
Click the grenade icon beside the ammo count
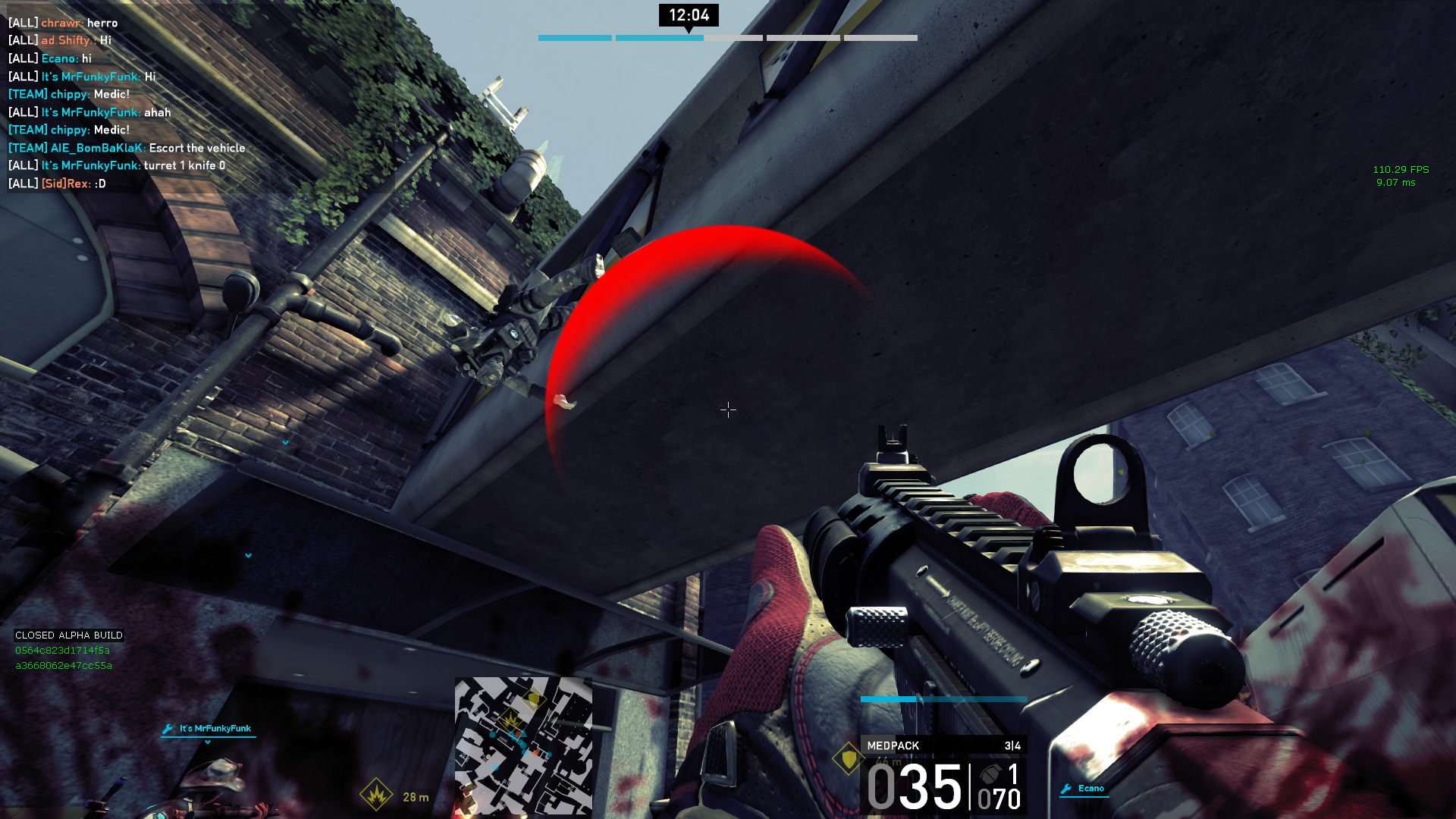coord(990,774)
